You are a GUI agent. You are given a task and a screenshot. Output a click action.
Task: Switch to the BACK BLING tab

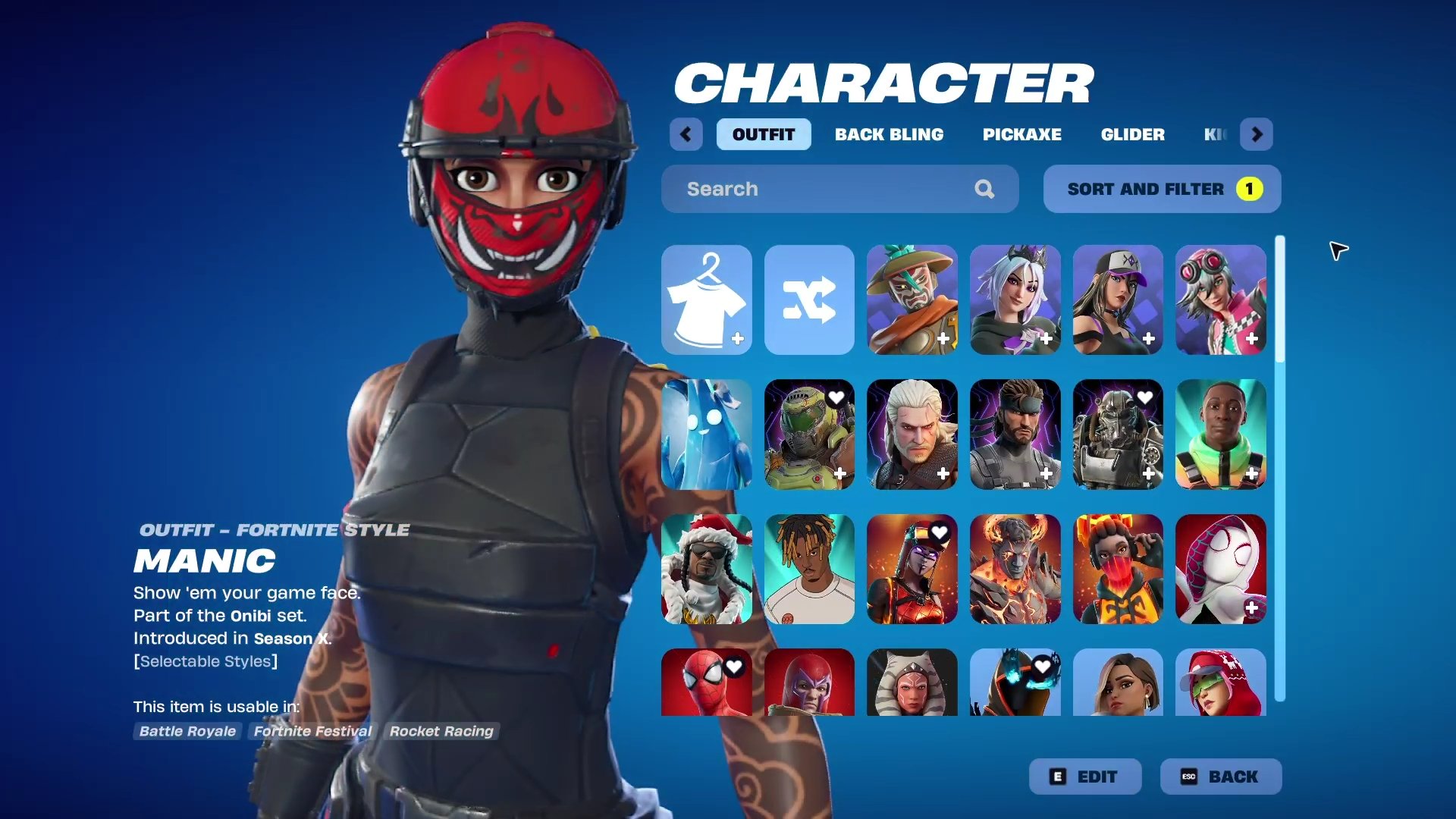point(889,134)
